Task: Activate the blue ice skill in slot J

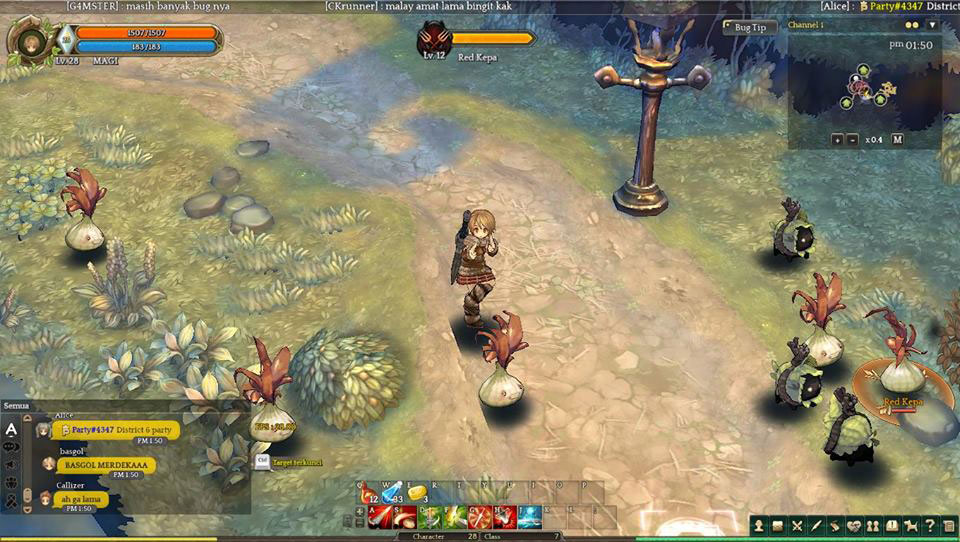Action: [529, 518]
